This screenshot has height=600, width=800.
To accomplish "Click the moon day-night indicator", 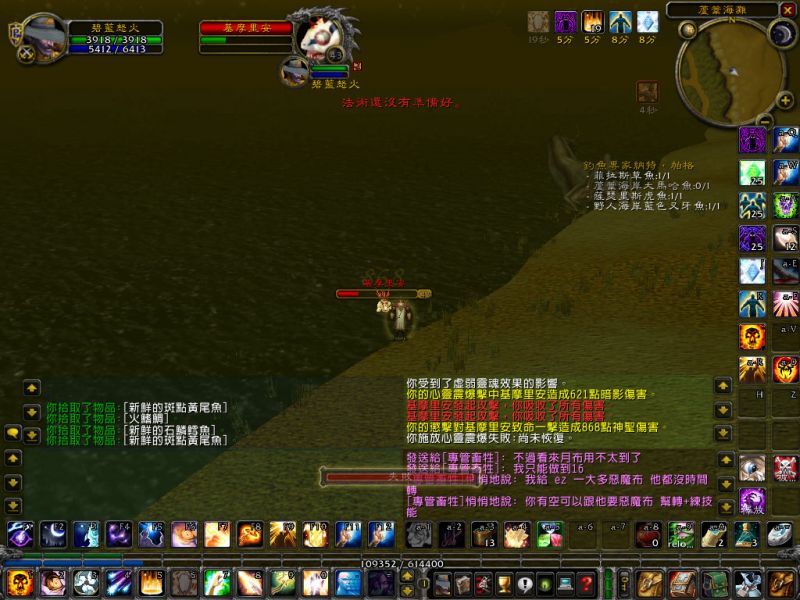I will click(781, 33).
